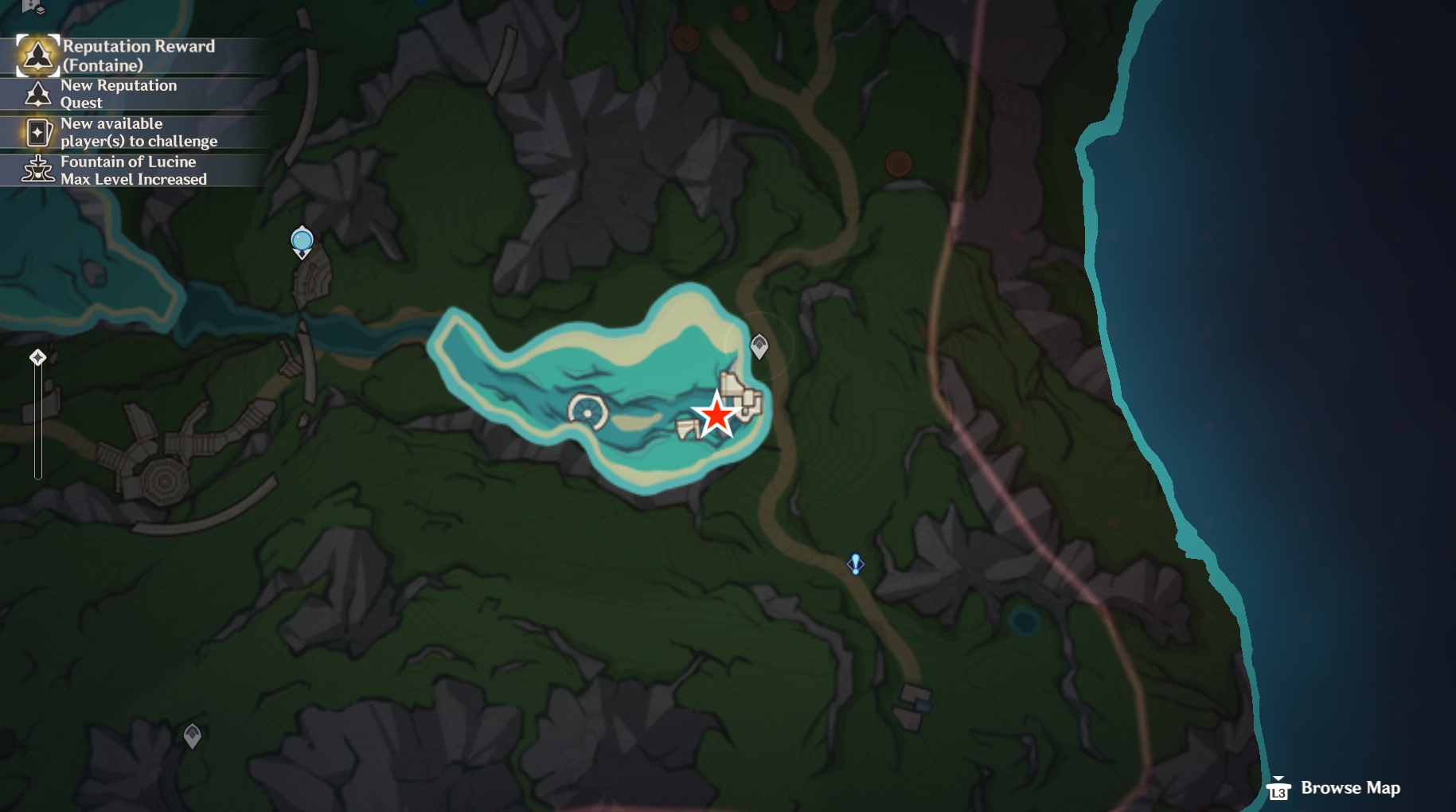Click the layer-switch icon at top-left corner
The height and width of the screenshot is (812, 1456).
(x=41, y=10)
